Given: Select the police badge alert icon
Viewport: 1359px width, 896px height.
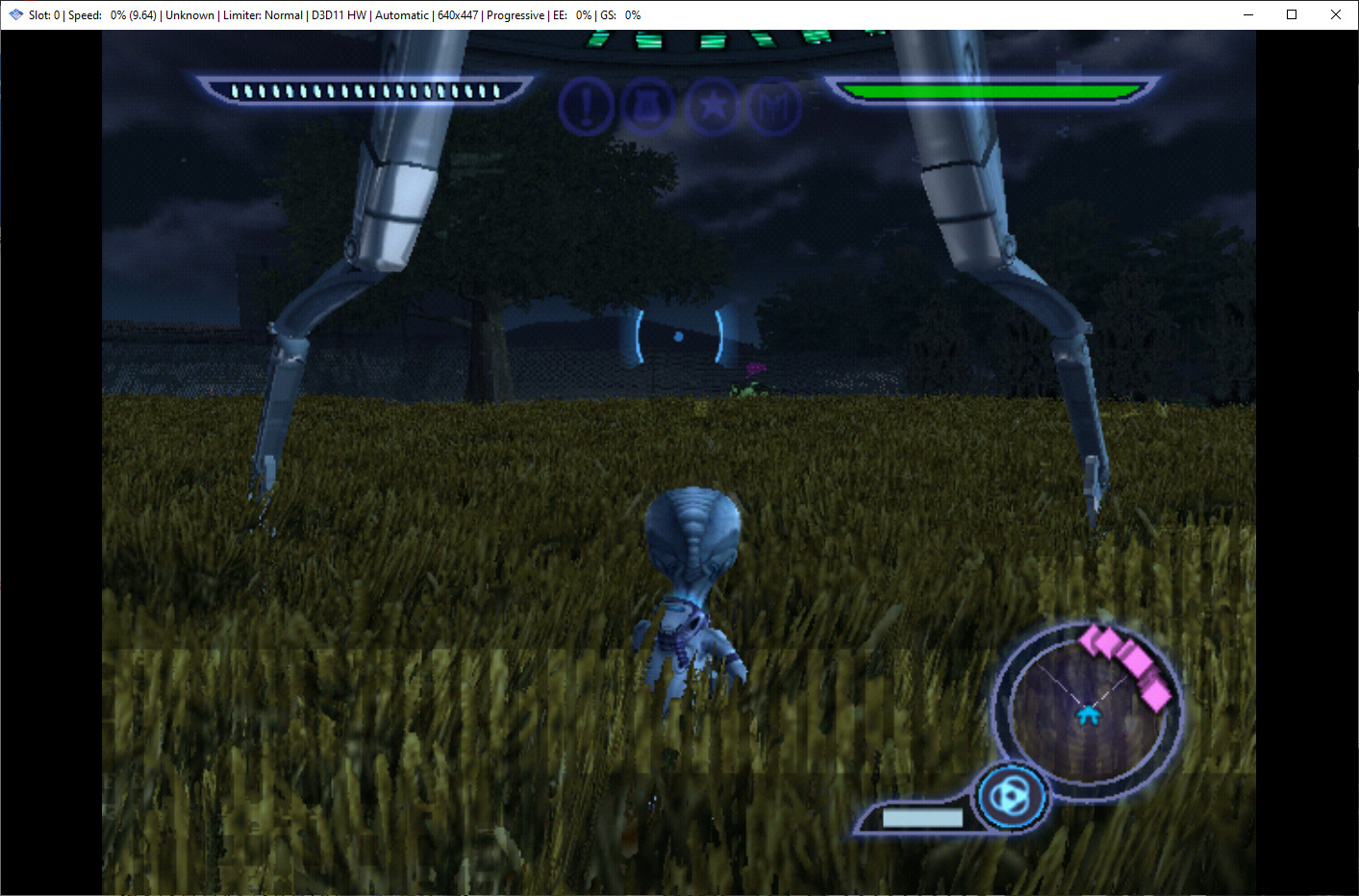Looking at the screenshot, I should point(649,106).
